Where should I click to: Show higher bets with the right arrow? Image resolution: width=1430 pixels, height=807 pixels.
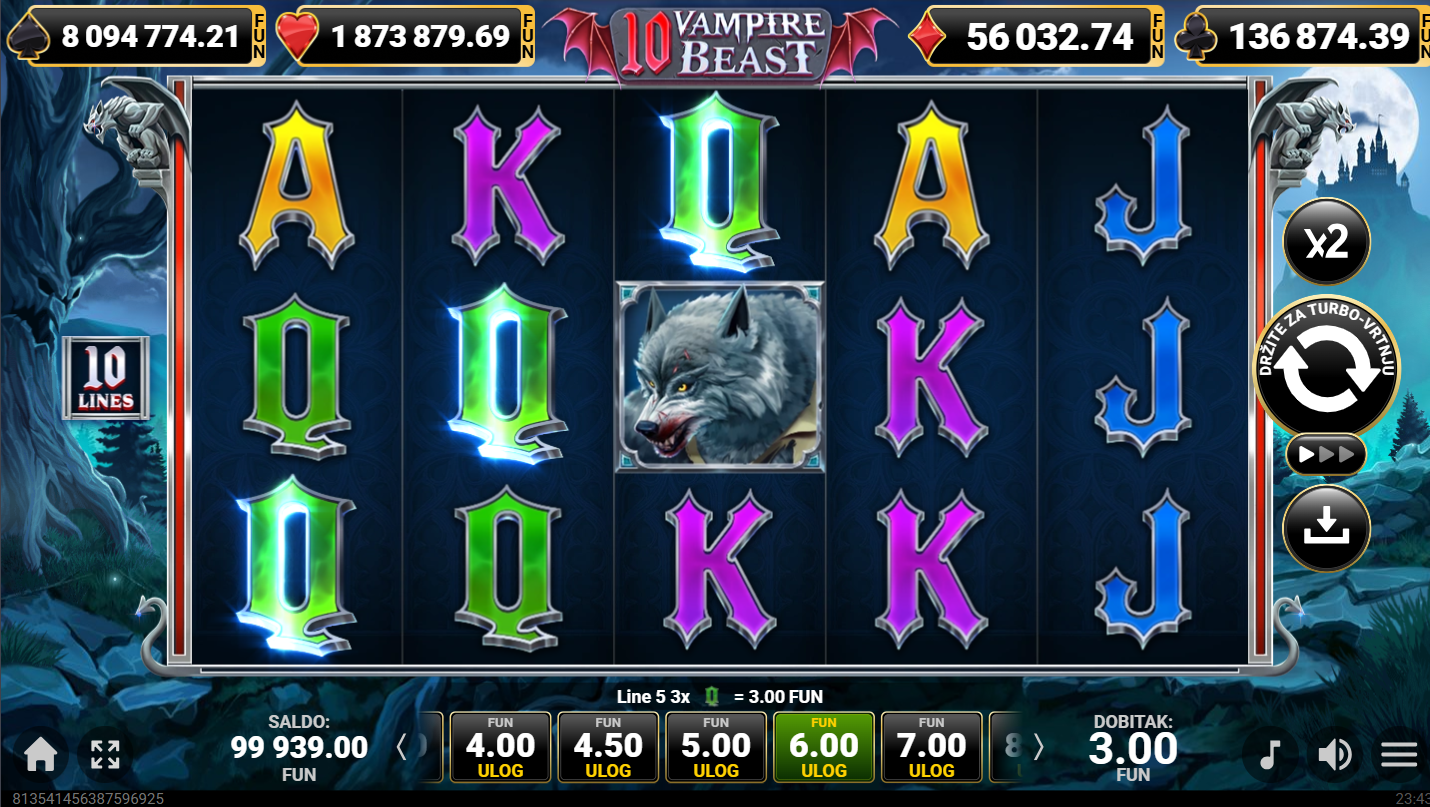click(1038, 747)
